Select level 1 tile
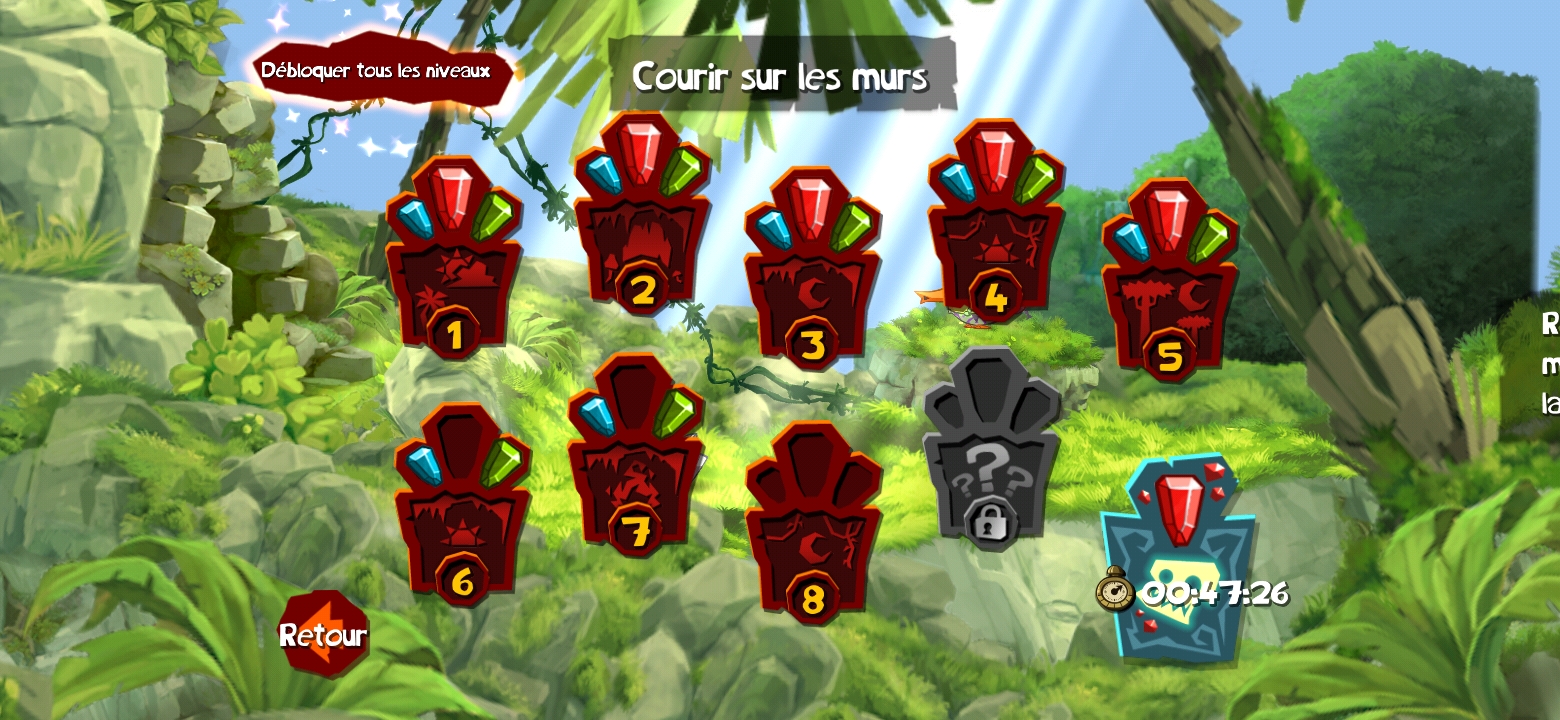 coord(454,265)
